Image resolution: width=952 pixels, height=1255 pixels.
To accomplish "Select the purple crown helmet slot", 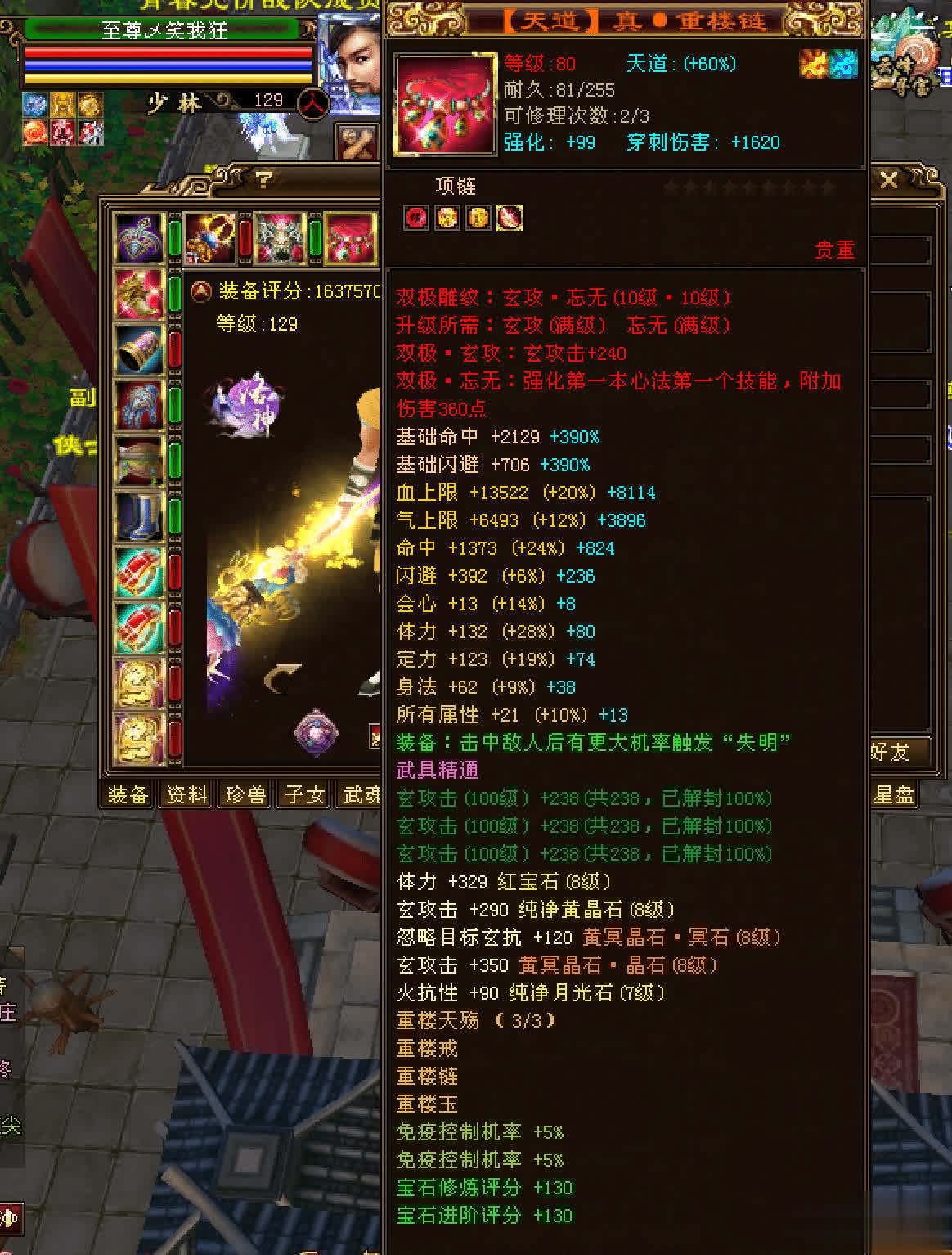I will pyautogui.click(x=139, y=239).
